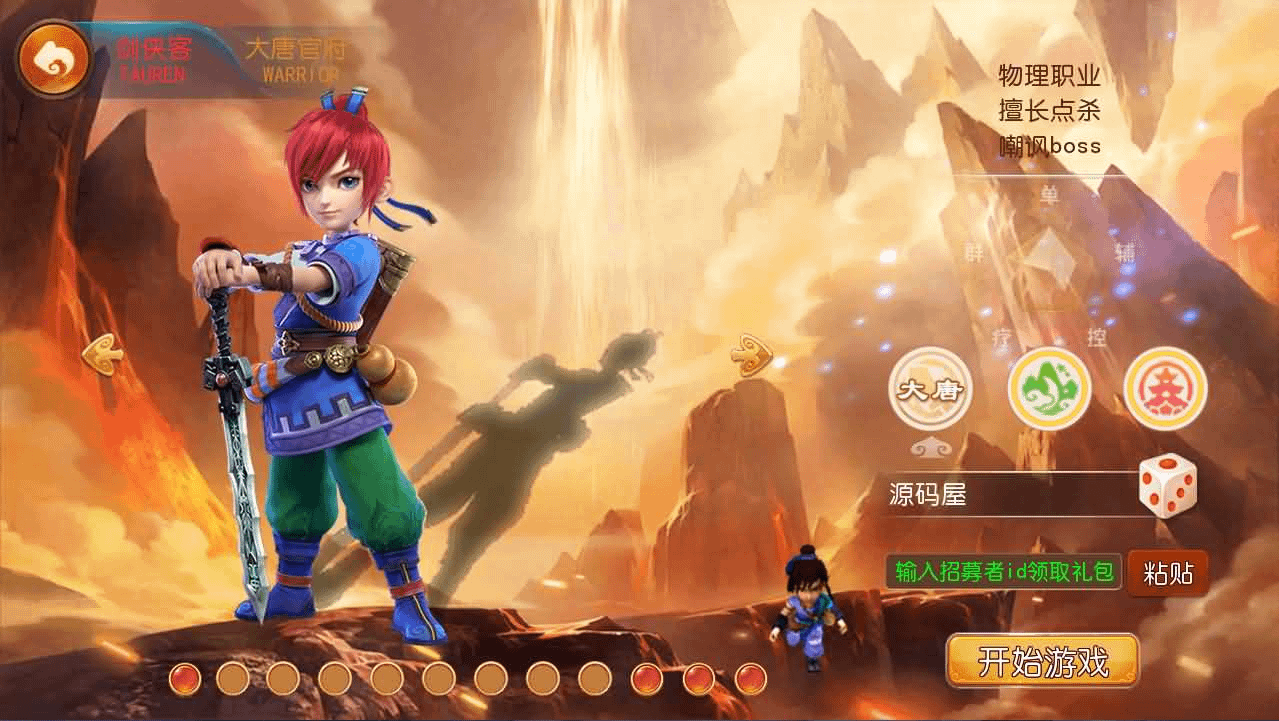Image resolution: width=1279 pixels, height=721 pixels.
Task: Choose the green mountain faction emblem
Action: (x=1048, y=389)
